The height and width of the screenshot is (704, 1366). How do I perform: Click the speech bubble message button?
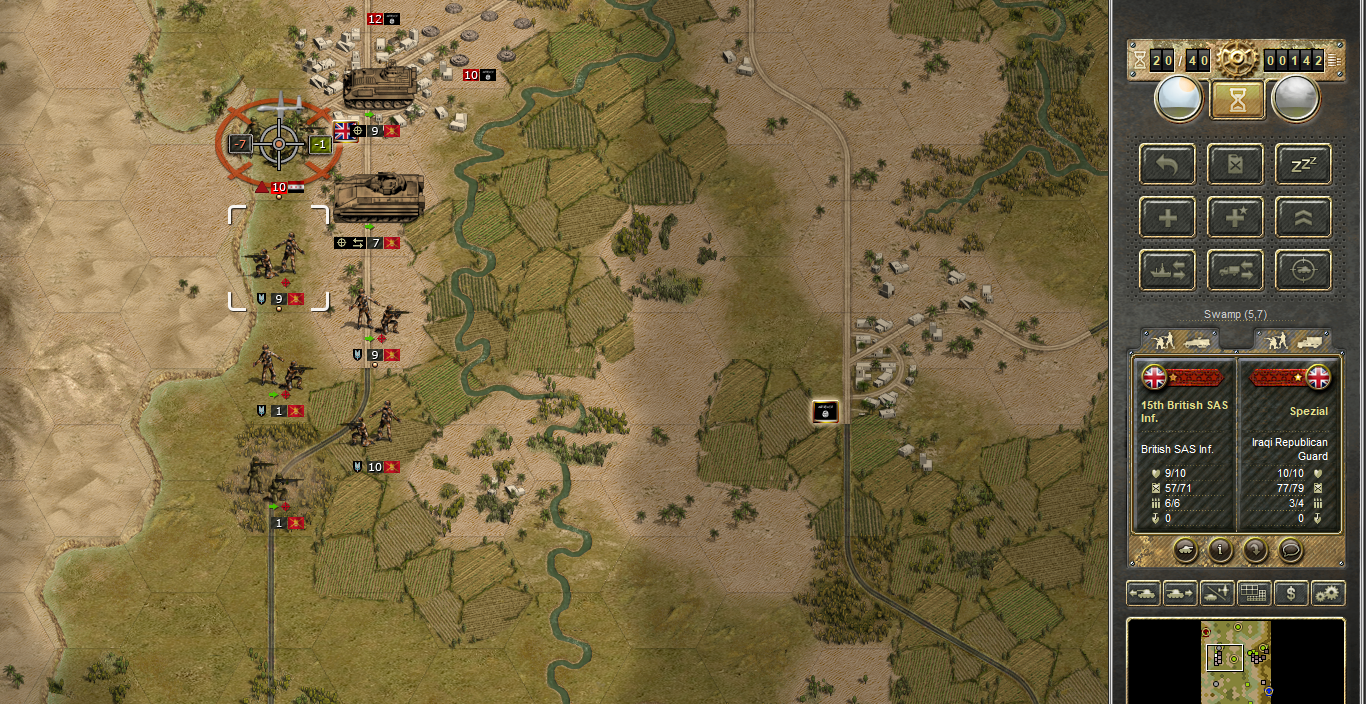pyautogui.click(x=1290, y=549)
